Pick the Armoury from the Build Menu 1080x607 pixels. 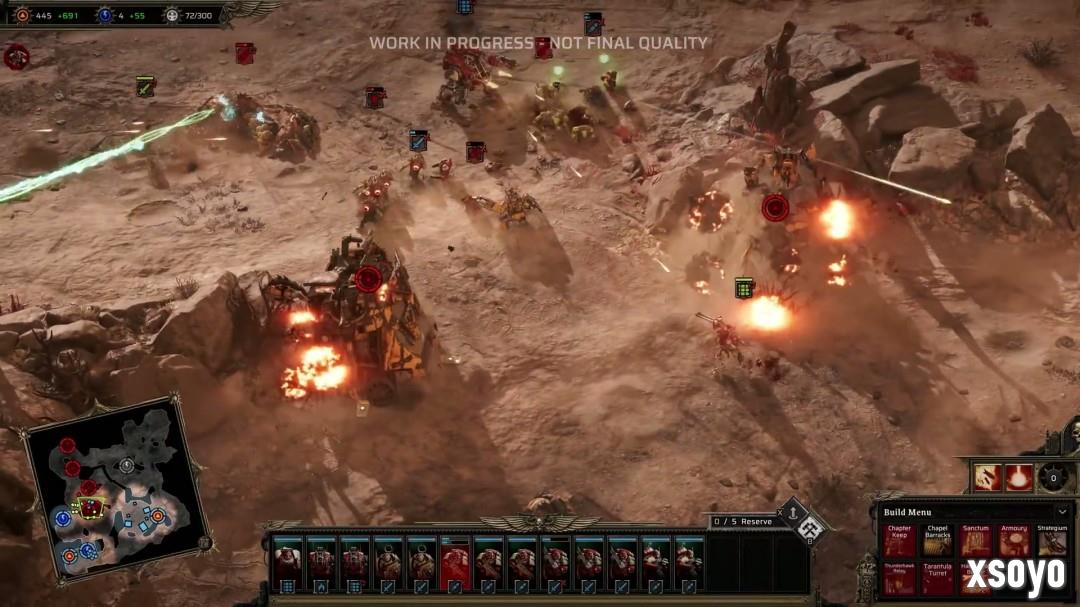pyautogui.click(x=1013, y=542)
